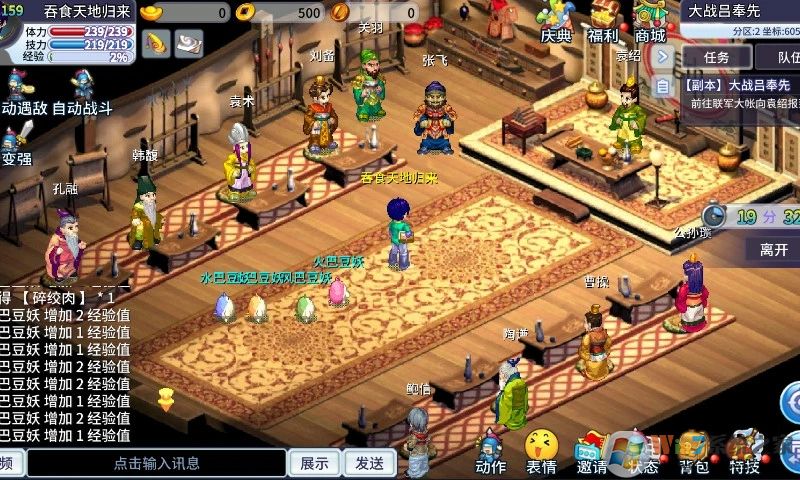Click the 展示 display button

point(314,463)
